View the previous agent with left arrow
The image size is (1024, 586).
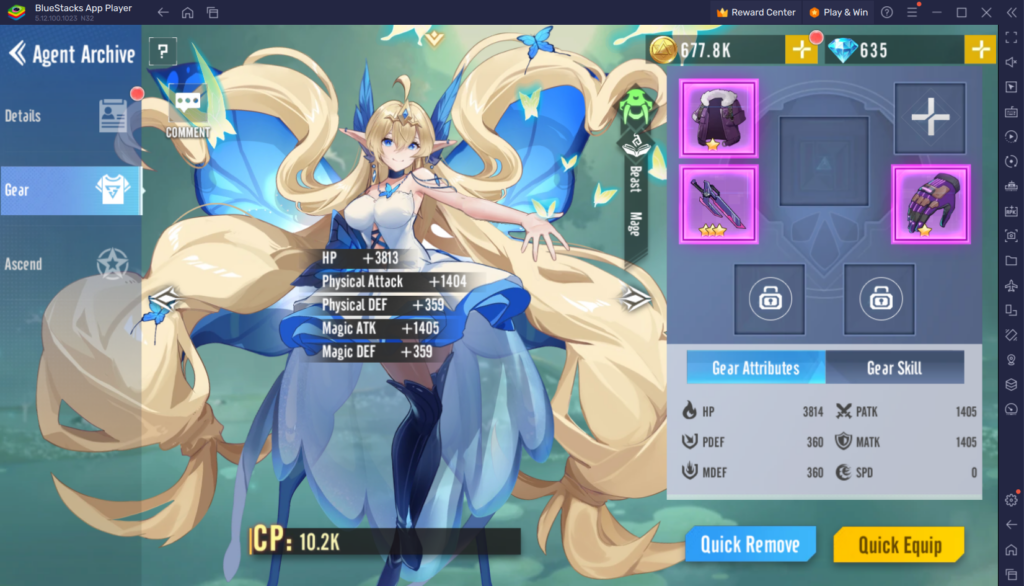click(164, 298)
